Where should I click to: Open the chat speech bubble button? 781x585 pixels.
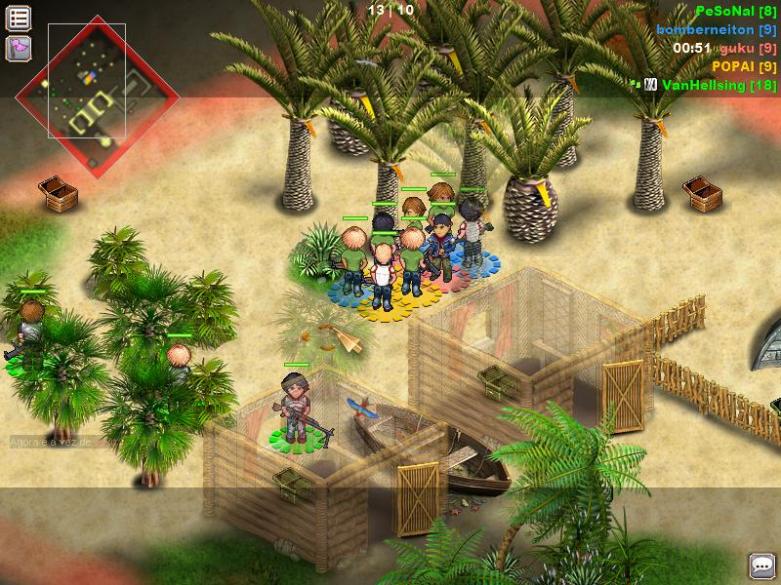pyautogui.click(x=762, y=566)
